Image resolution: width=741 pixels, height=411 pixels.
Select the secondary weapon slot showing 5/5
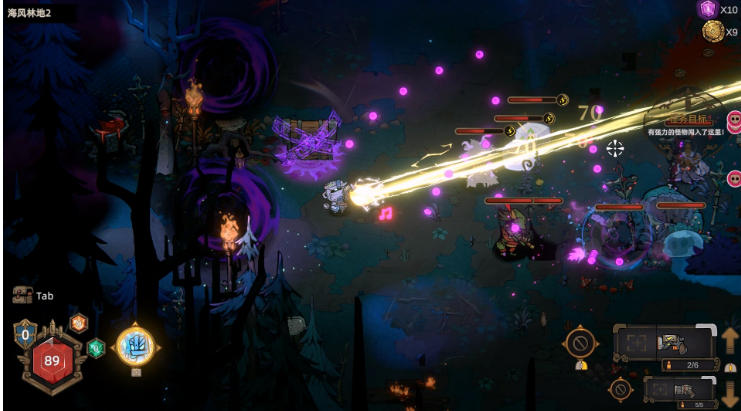(680, 391)
